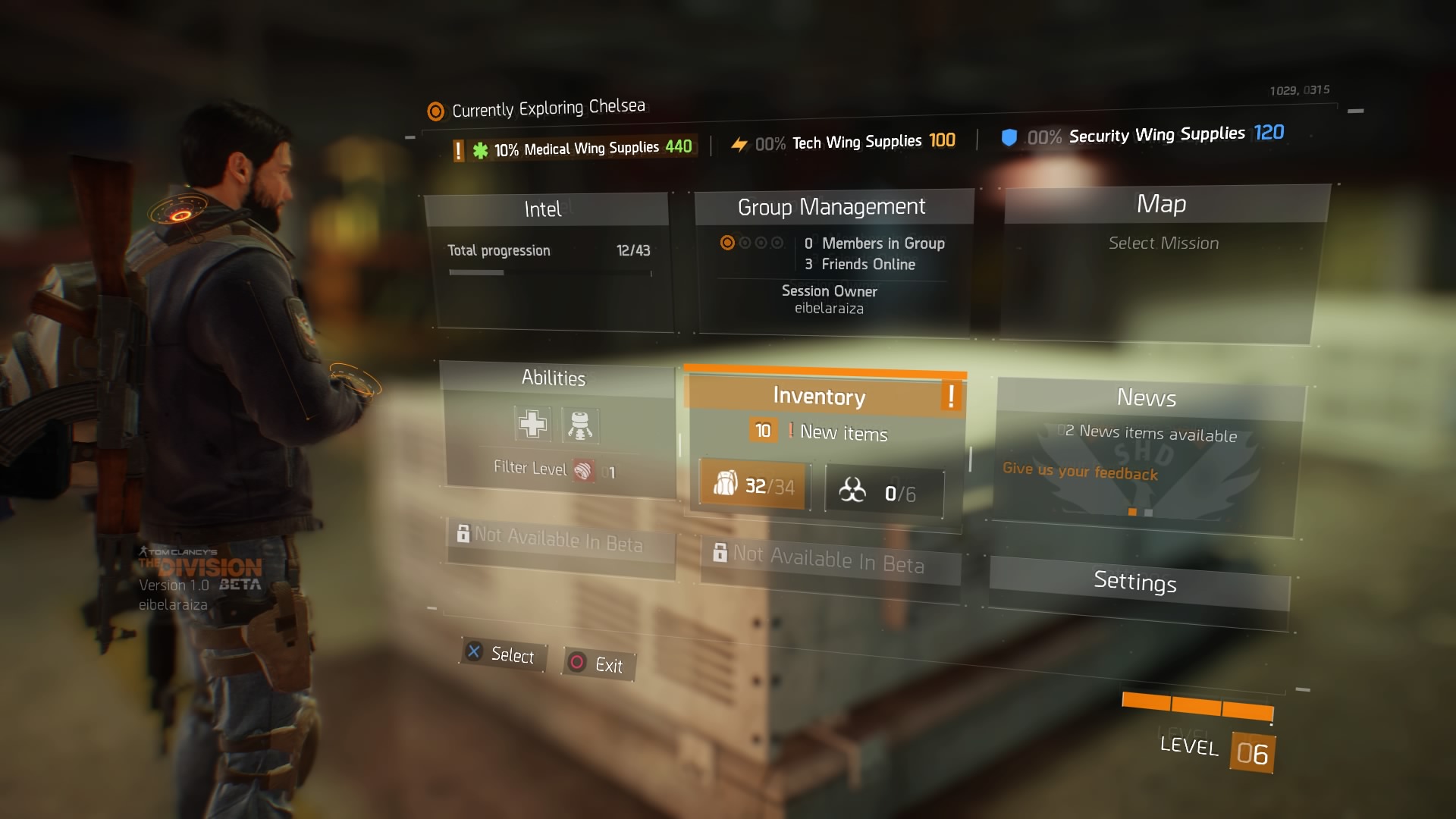The width and height of the screenshot is (1456, 819).
Task: Click the Select button
Action: pos(503,654)
